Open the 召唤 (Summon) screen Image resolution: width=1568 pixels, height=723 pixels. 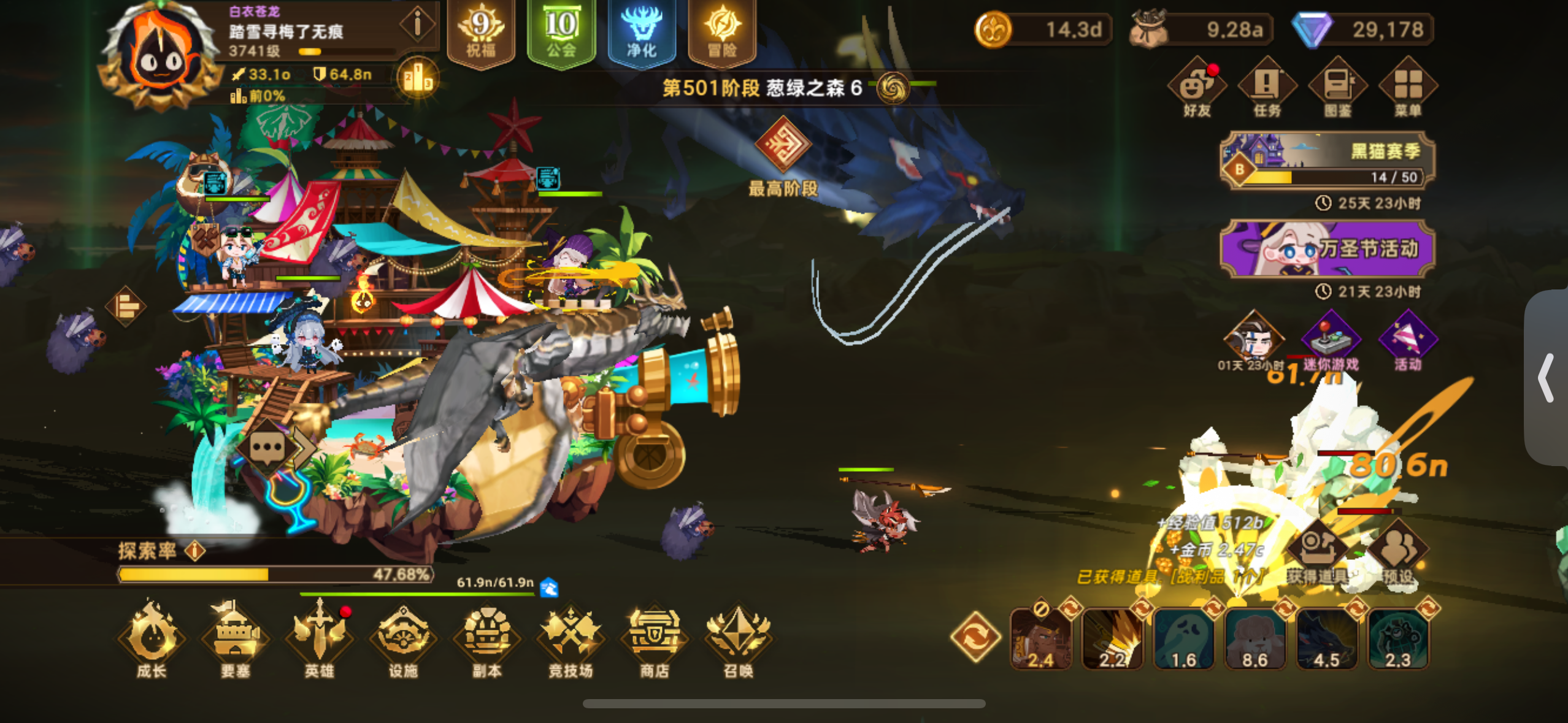pos(739,638)
